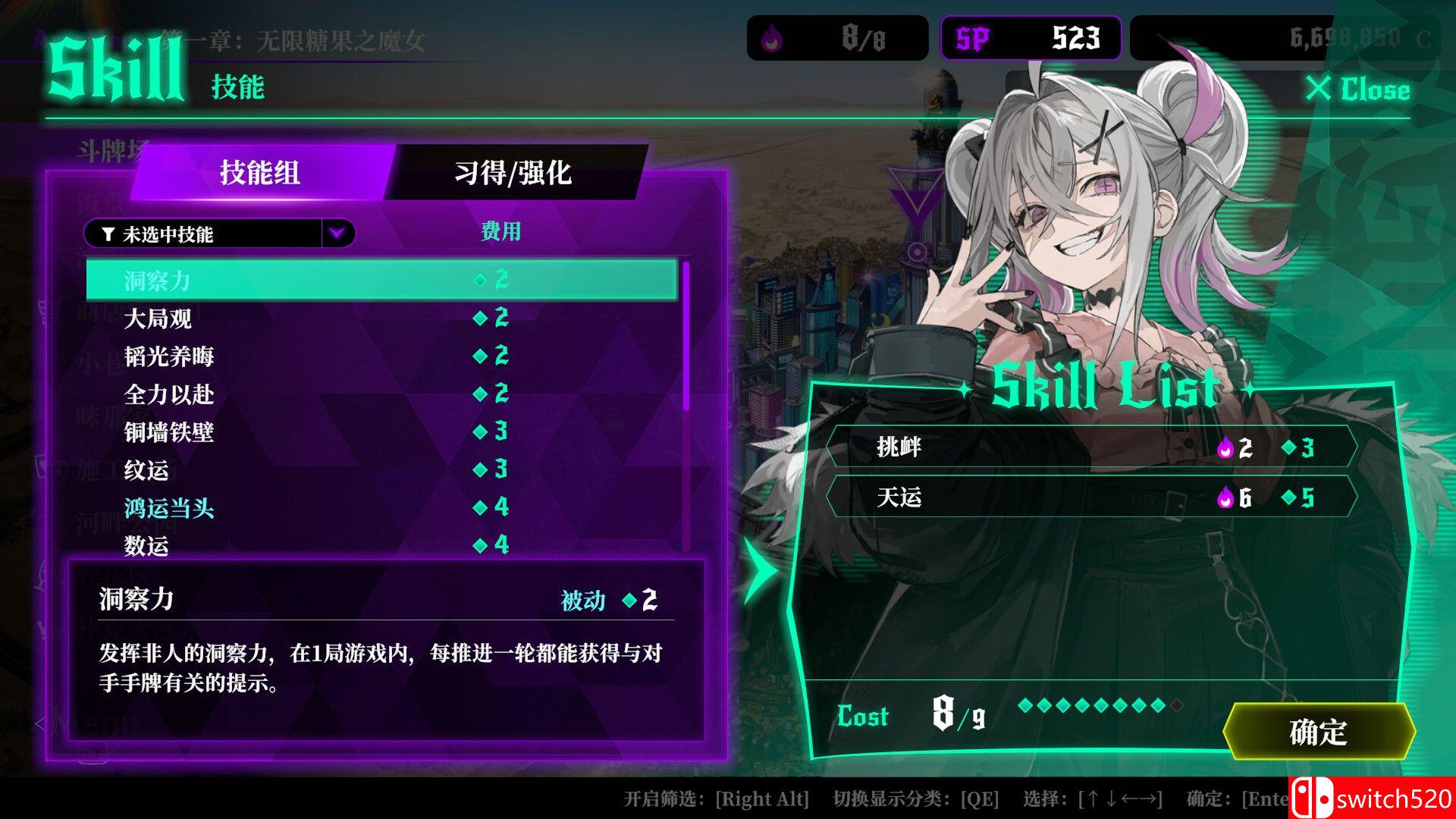Image resolution: width=1456 pixels, height=819 pixels.
Task: Click the flame resource icon showing 8/8
Action: (x=771, y=38)
